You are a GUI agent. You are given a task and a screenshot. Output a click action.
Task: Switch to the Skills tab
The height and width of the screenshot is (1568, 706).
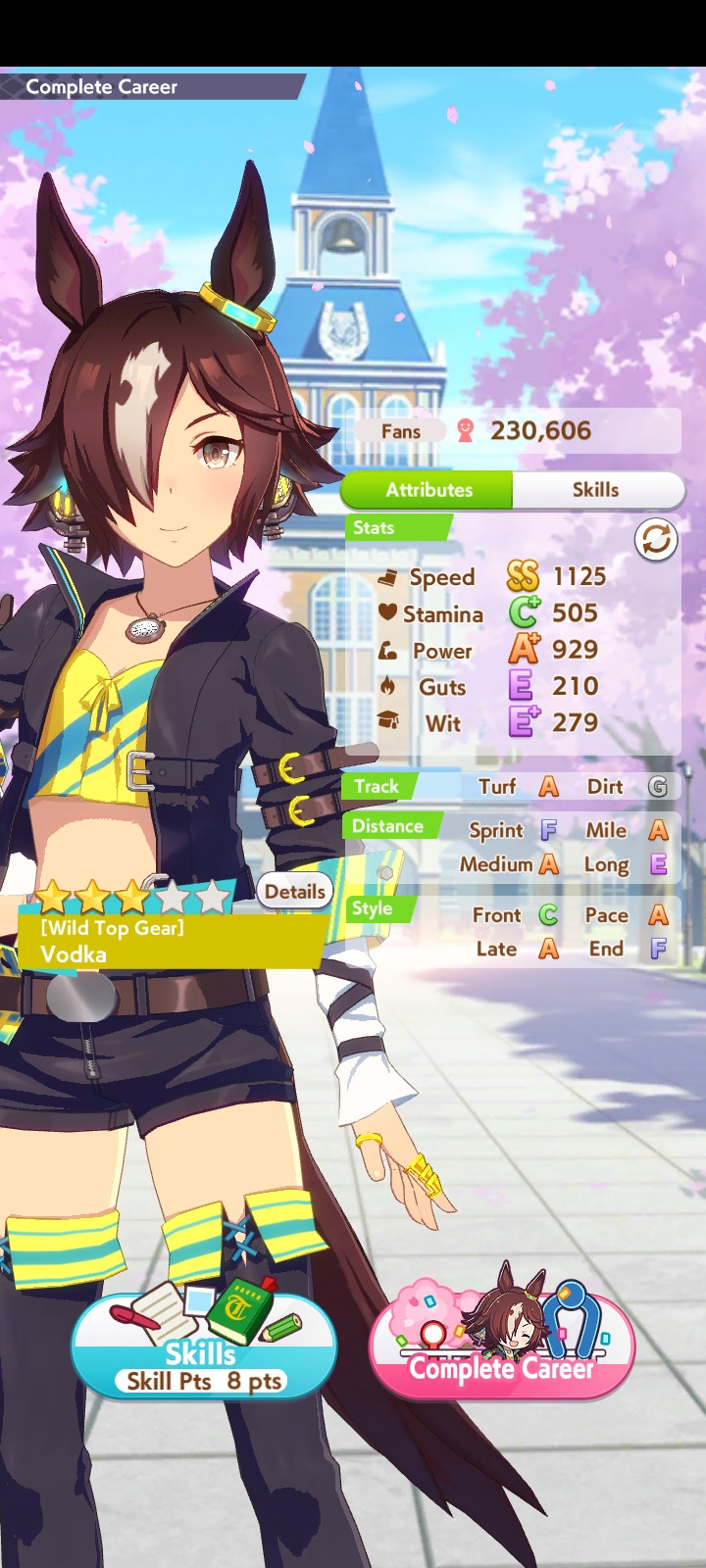pos(596,490)
